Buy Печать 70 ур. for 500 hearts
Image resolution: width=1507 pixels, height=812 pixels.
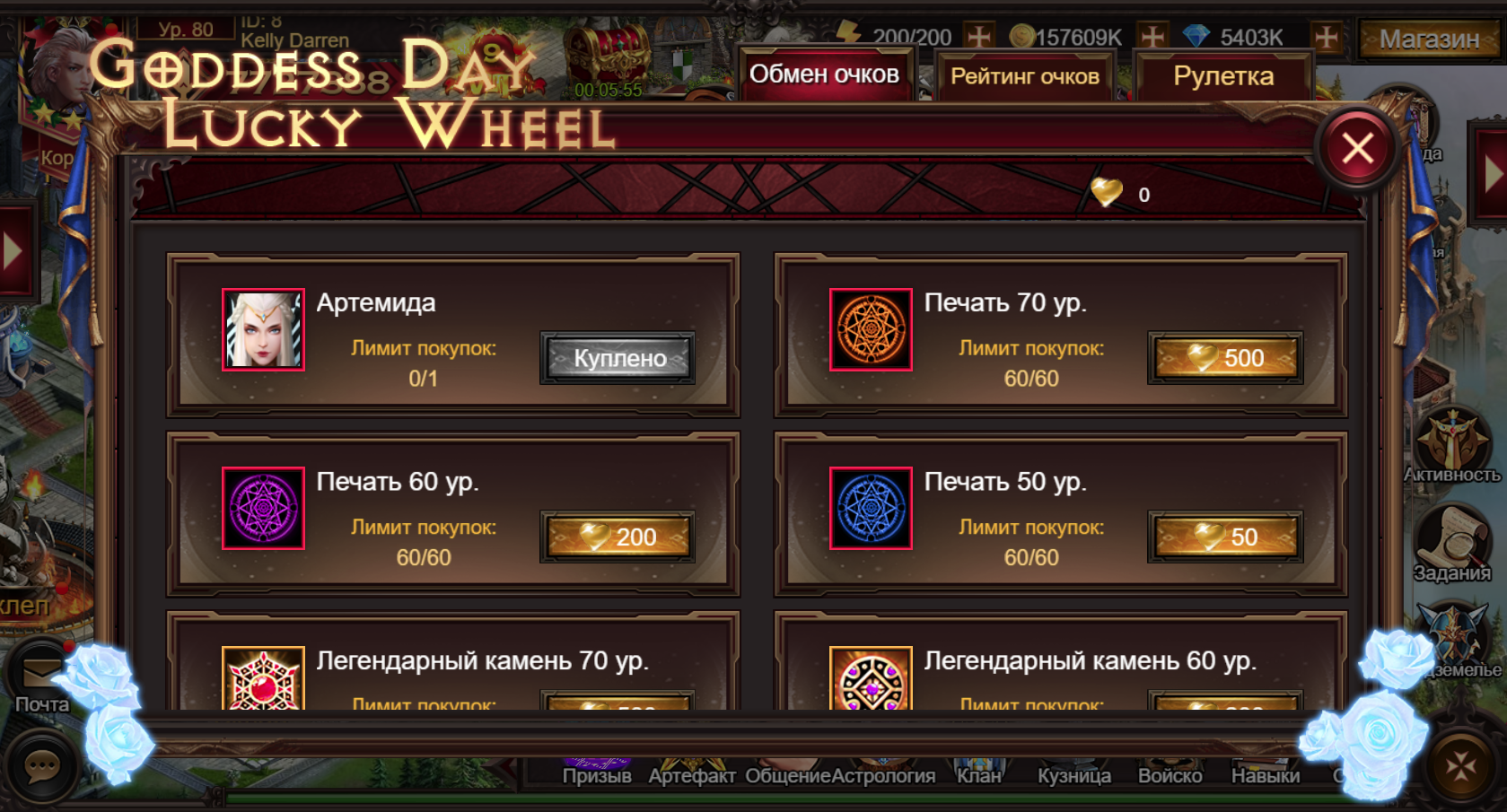pos(1225,358)
